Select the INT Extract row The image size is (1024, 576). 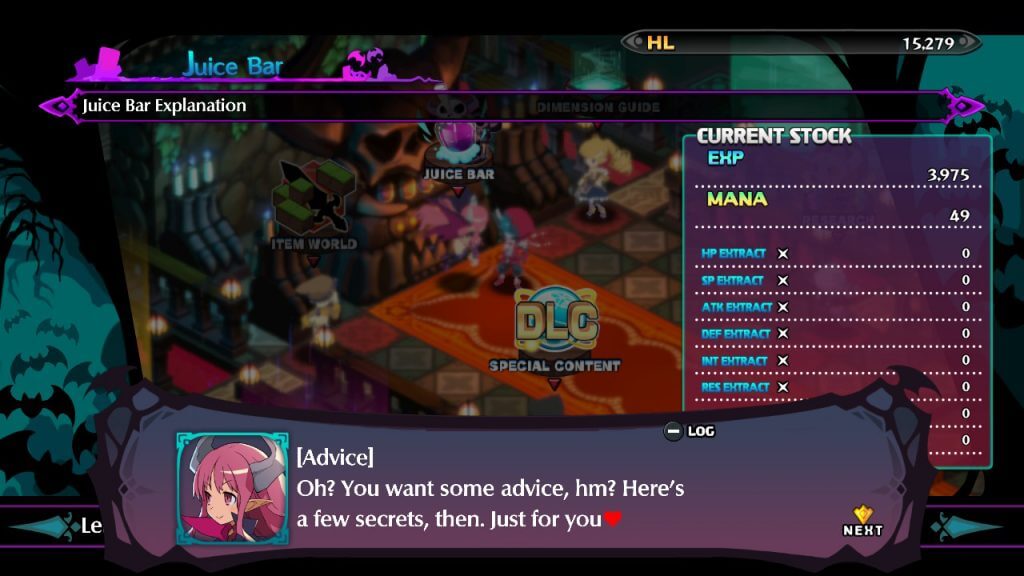pyautogui.click(x=836, y=360)
